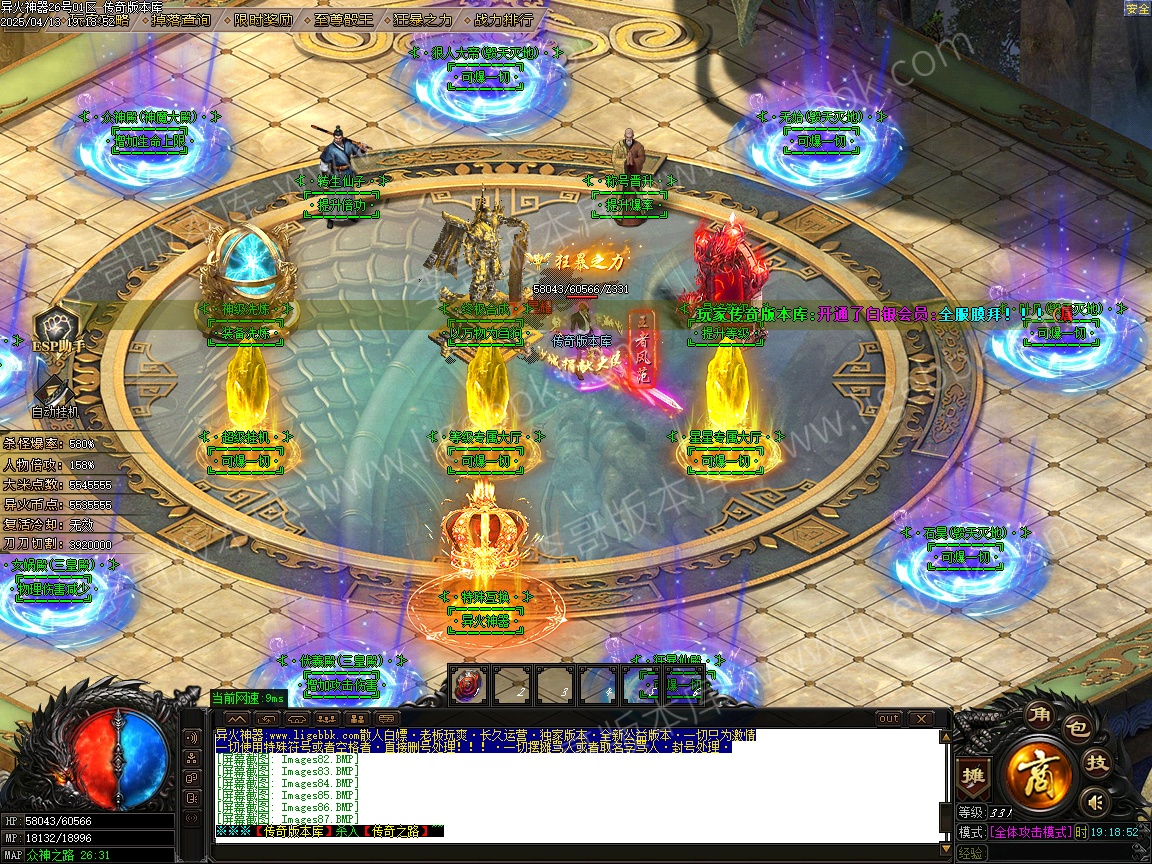Screen dimensions: 1152x864
Task: Open the skills panel with 技 button
Action: pyautogui.click(x=1097, y=763)
